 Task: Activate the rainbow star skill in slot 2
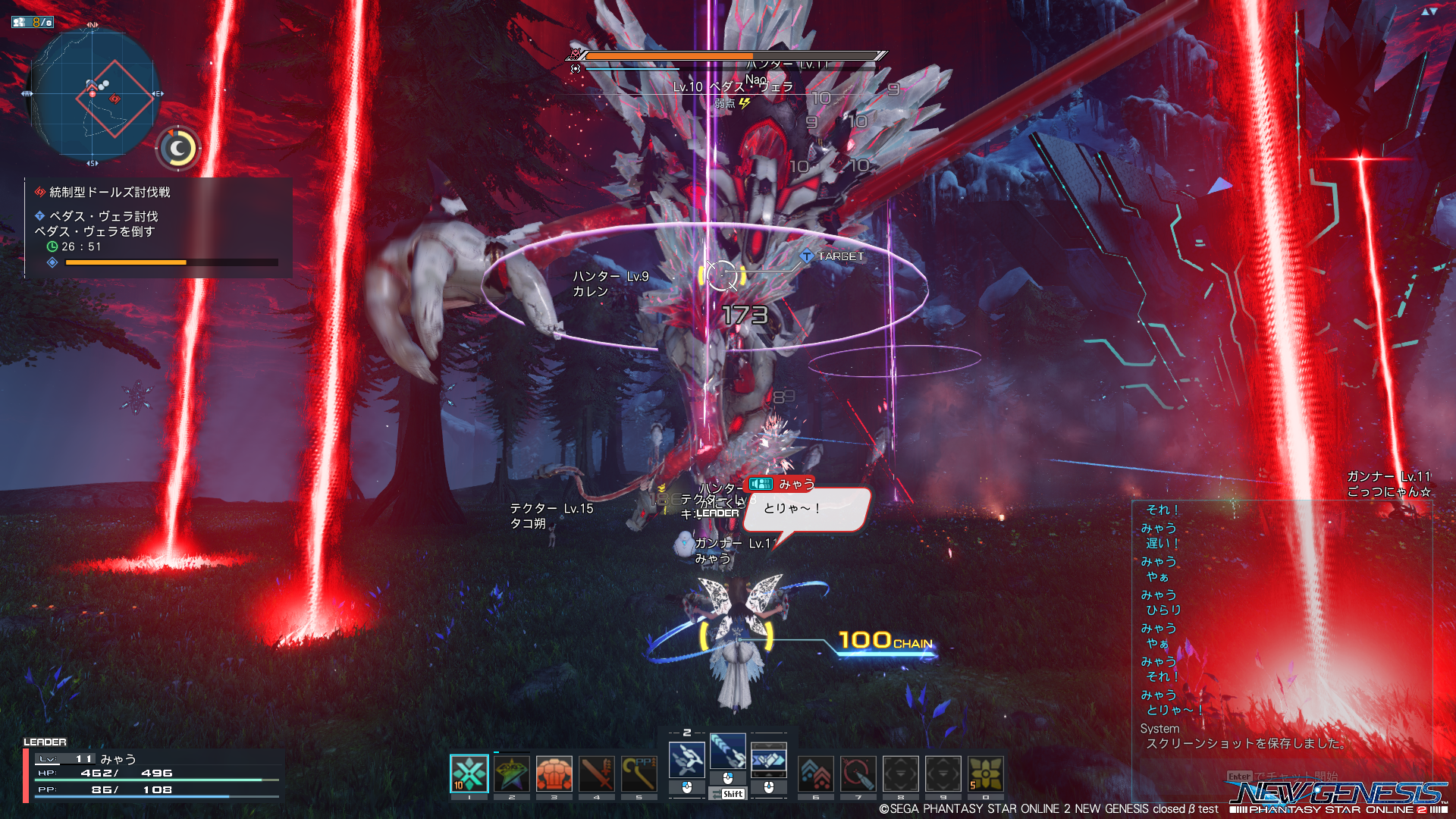(511, 774)
